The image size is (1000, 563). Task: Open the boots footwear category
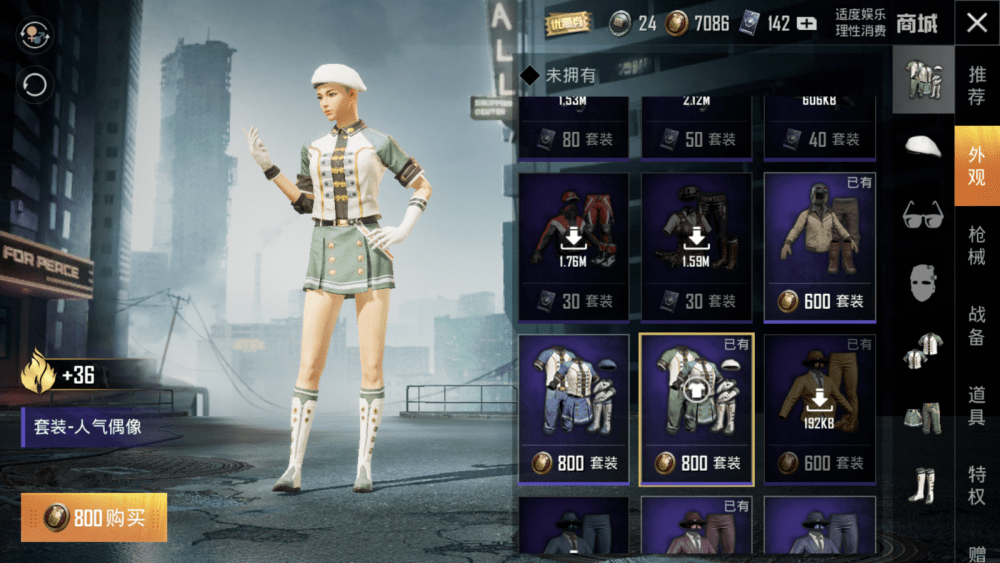(x=923, y=485)
